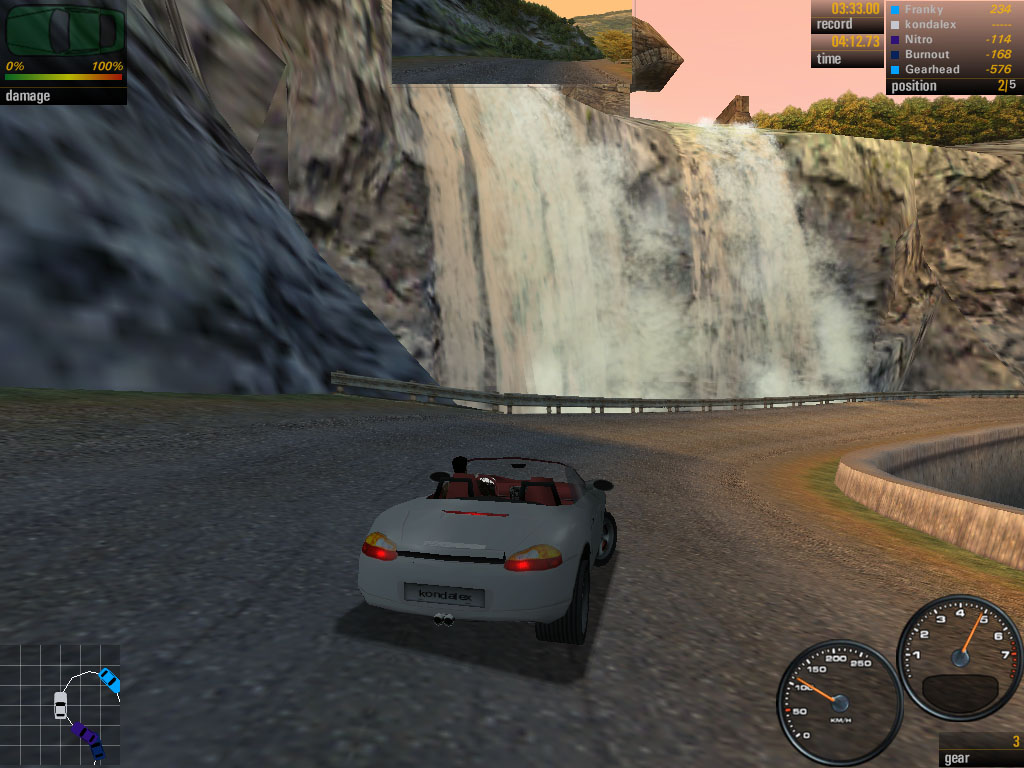Viewport: 1024px width, 768px height.
Task: Select kondalex in the position list
Action: 930,24
